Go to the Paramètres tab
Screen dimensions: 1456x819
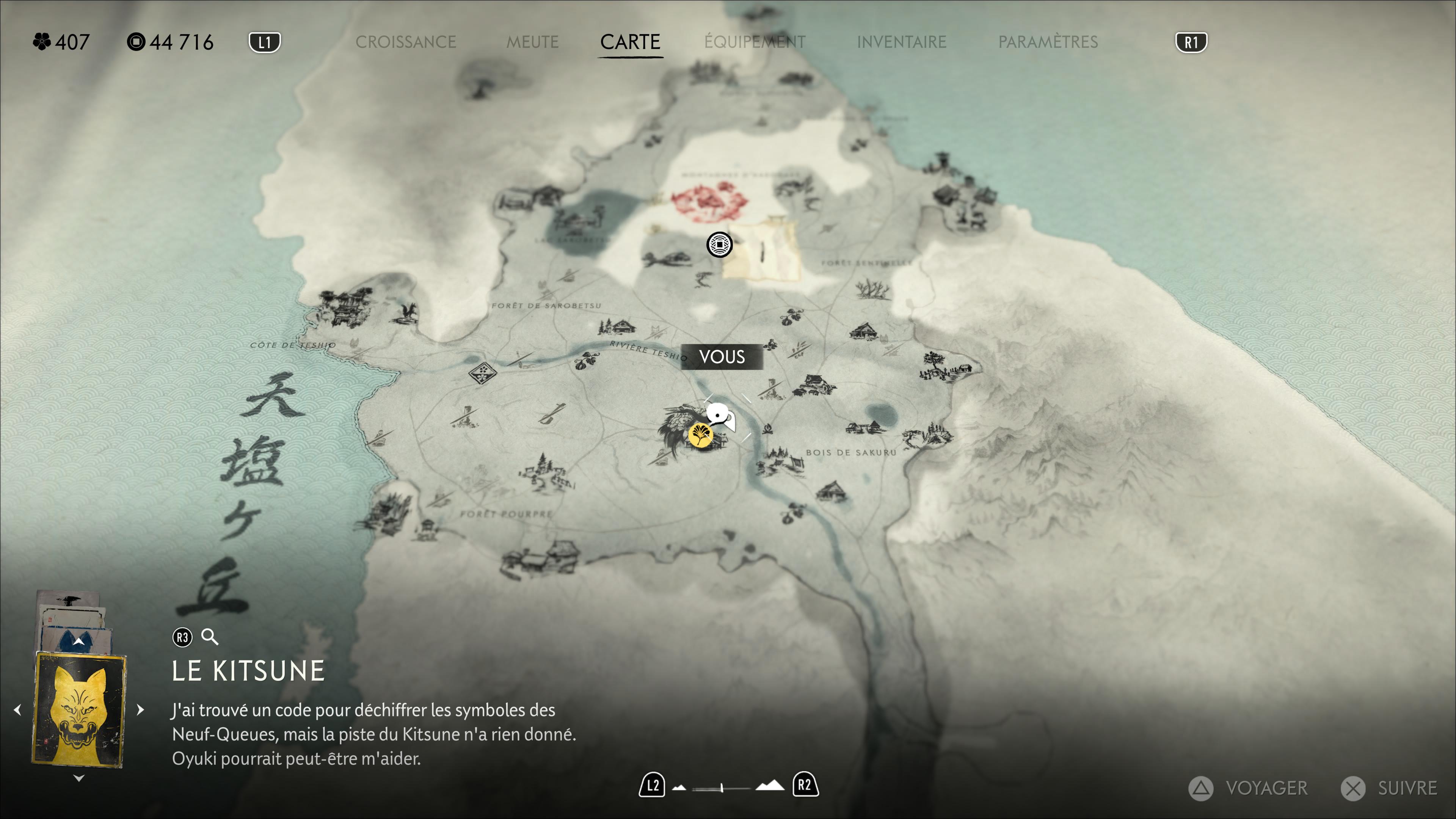point(1047,42)
